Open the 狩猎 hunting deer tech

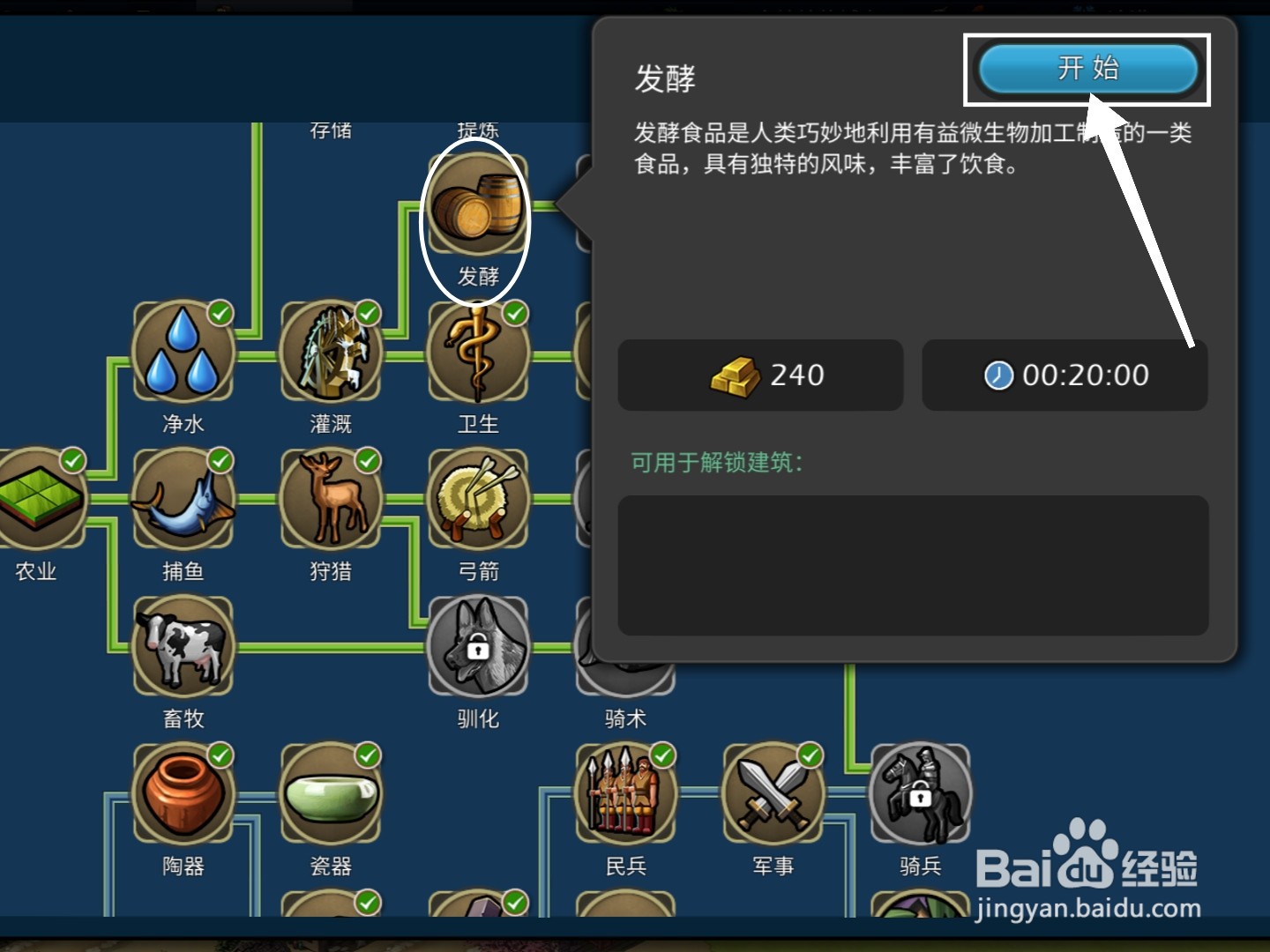(331, 500)
